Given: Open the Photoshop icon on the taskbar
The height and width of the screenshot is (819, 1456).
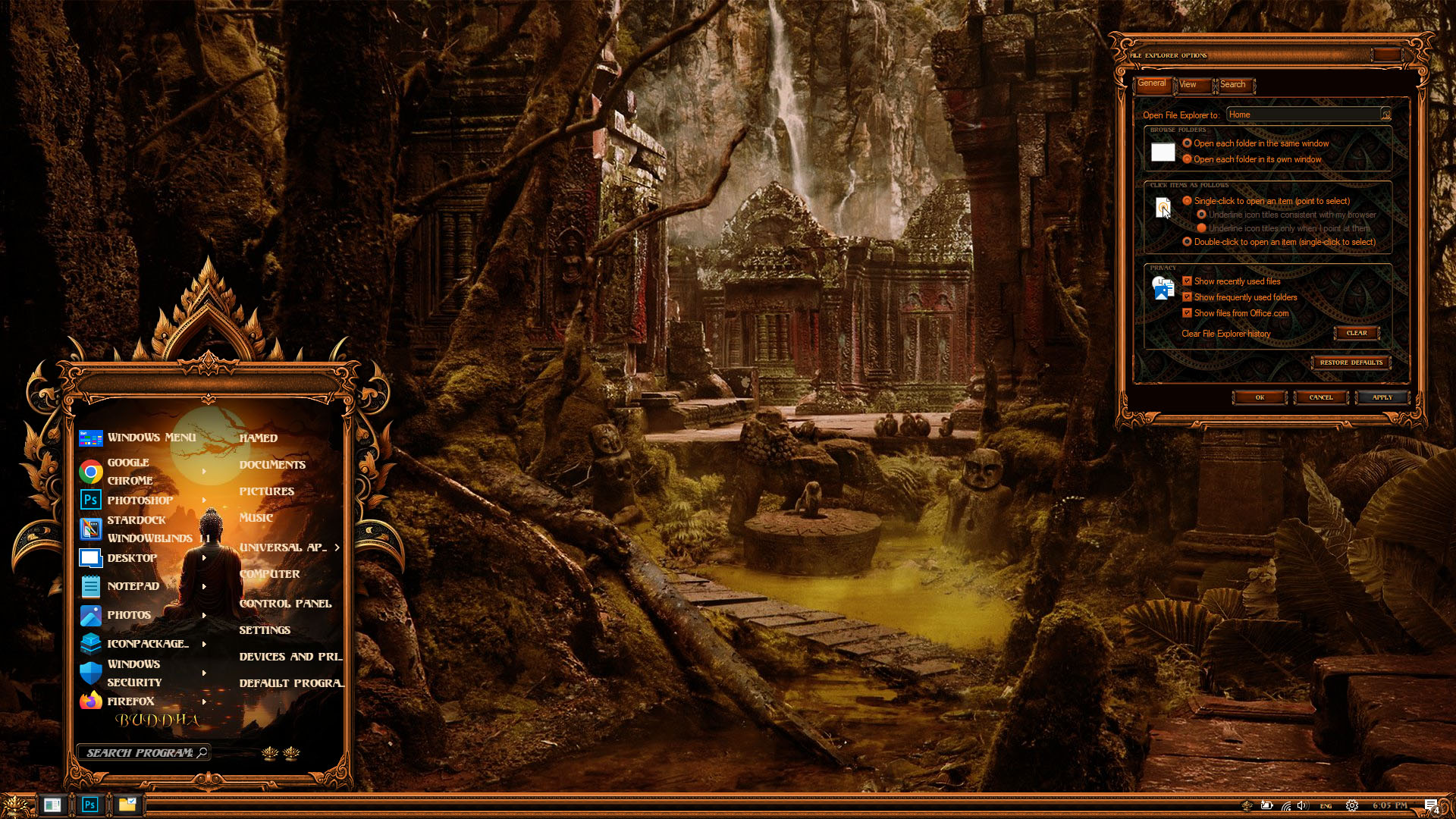Looking at the screenshot, I should point(89,805).
